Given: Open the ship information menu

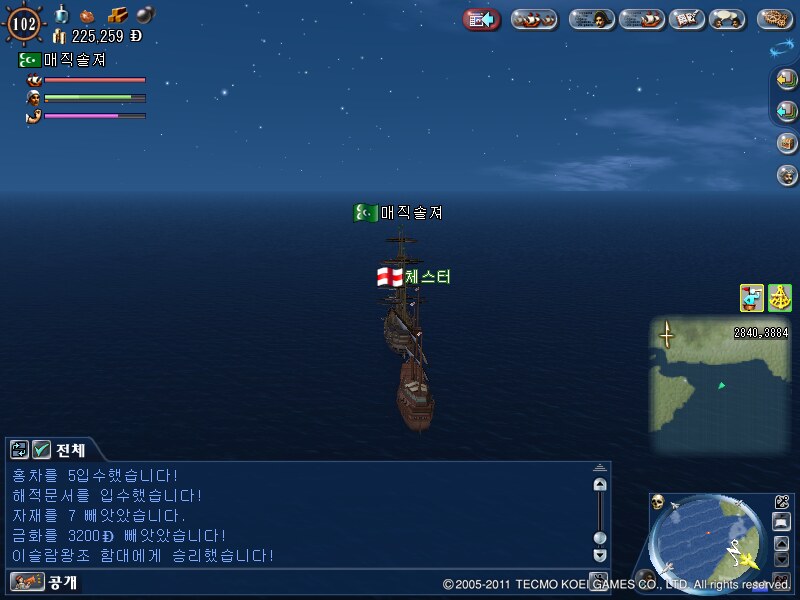Looking at the screenshot, I should (641, 18).
